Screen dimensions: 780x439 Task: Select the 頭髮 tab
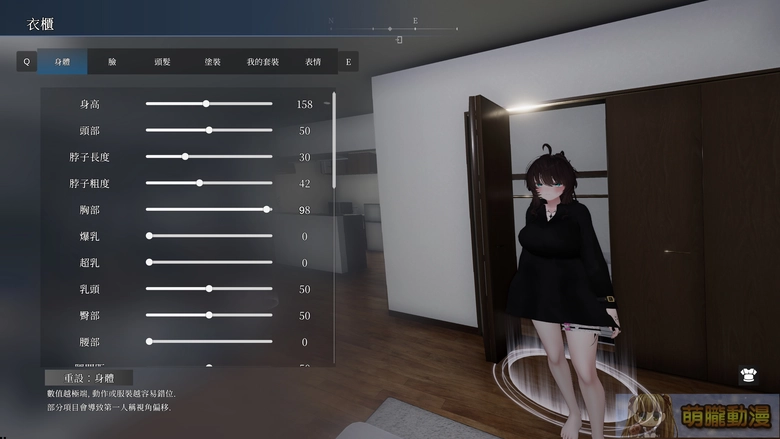162,62
